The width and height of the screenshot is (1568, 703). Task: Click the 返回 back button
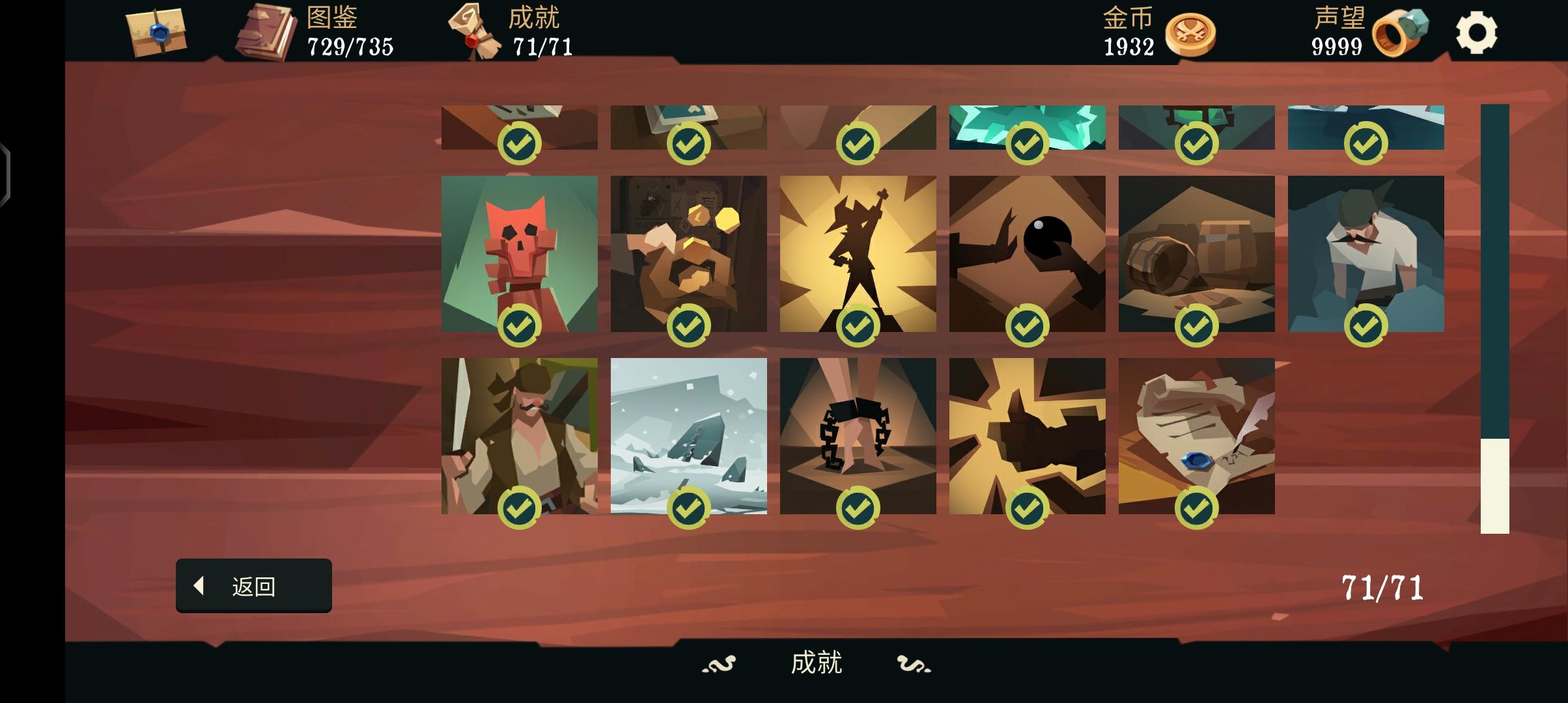254,585
